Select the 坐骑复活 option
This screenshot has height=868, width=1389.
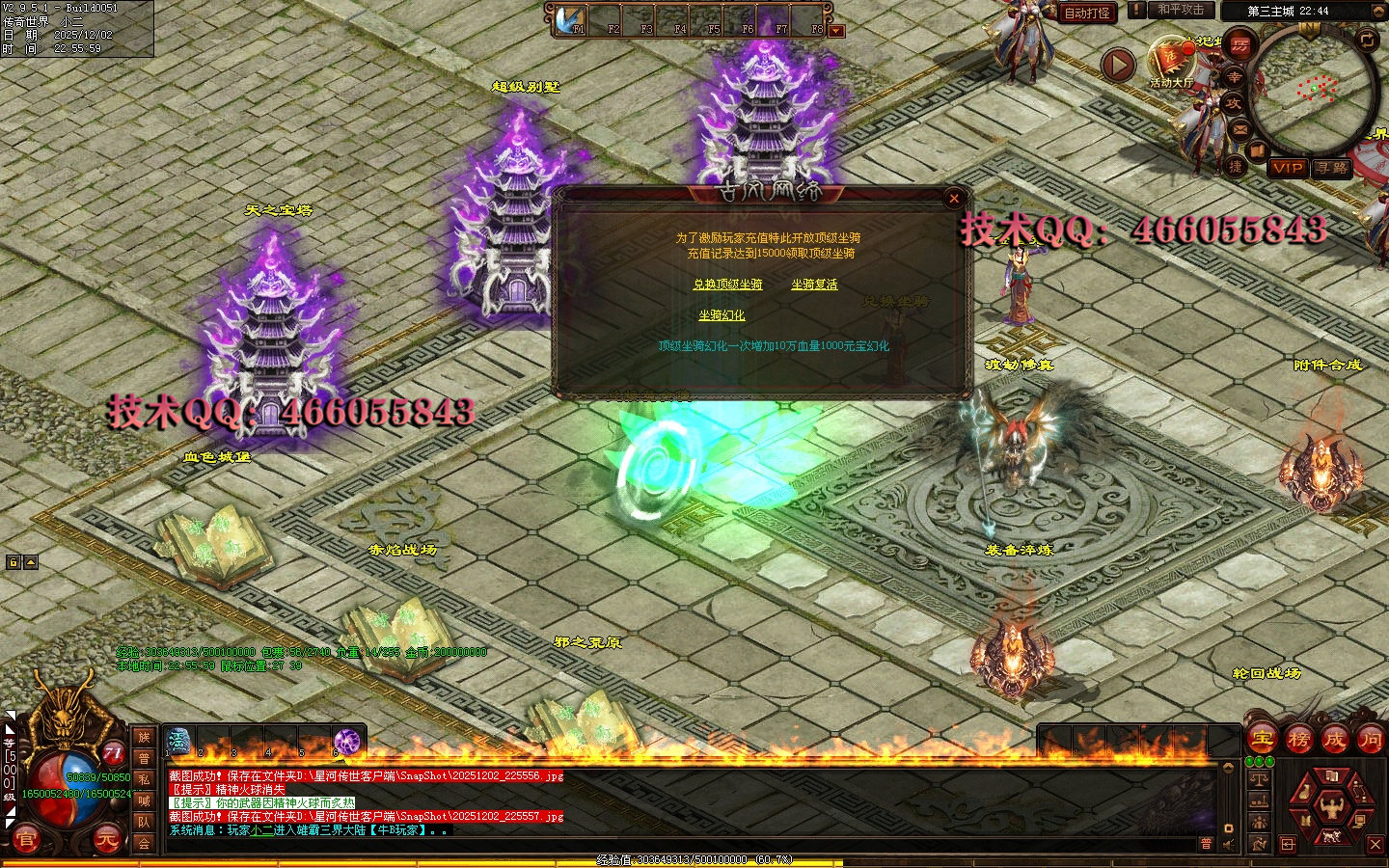[x=814, y=285]
